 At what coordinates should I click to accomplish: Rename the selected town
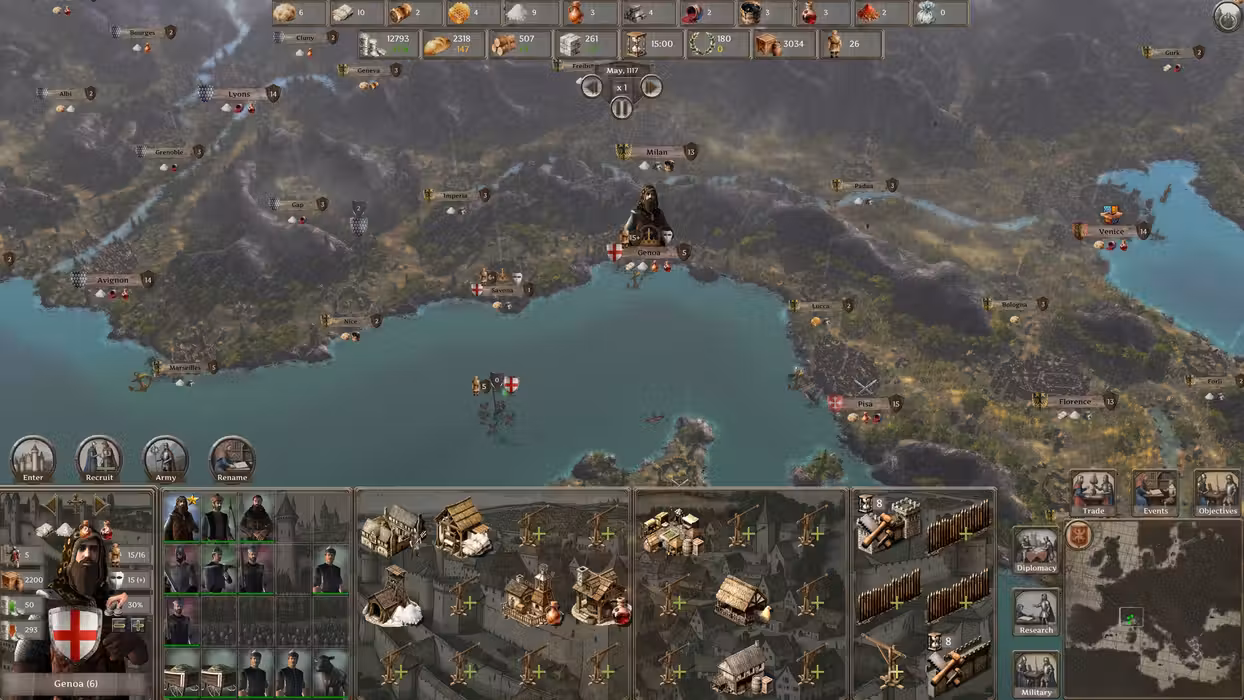(232, 457)
